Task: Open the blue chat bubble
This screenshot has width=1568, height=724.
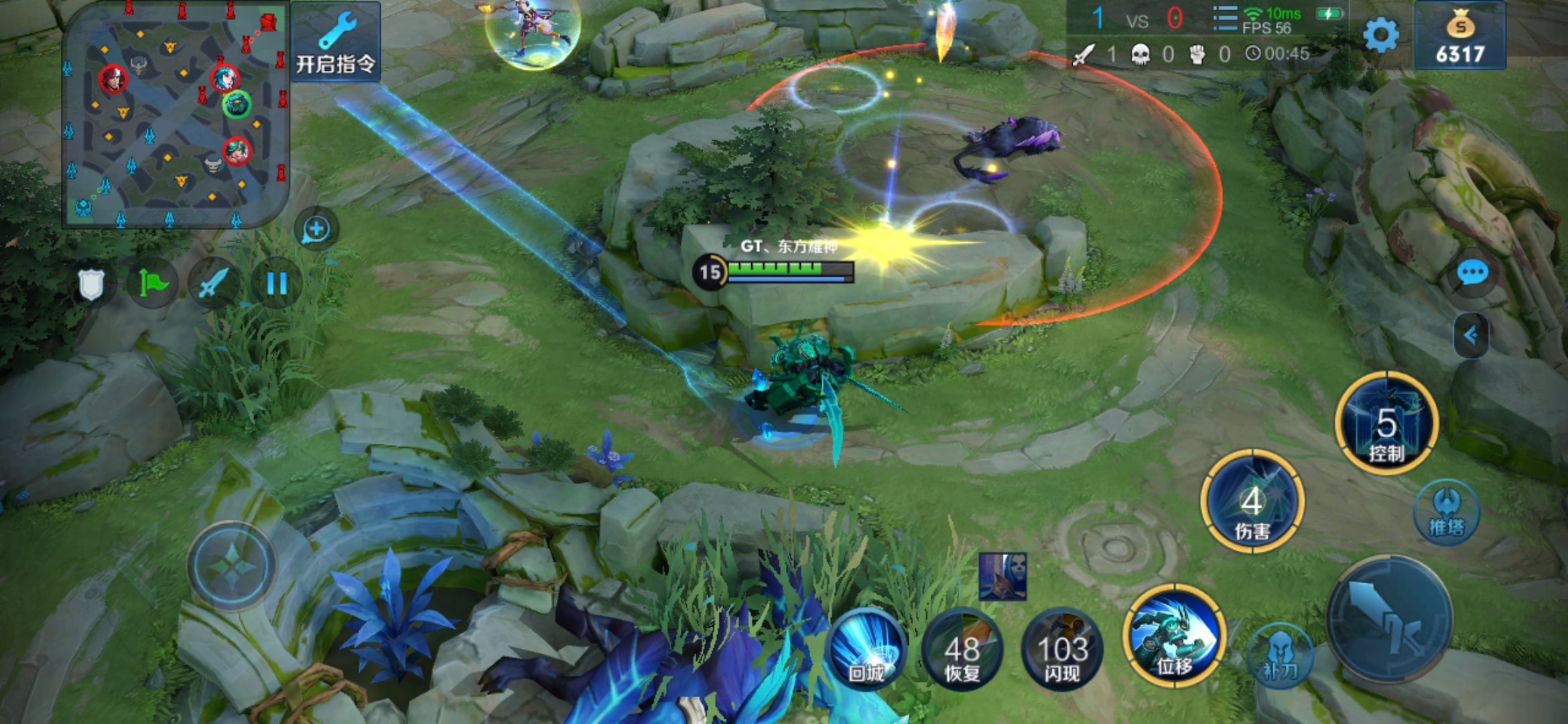Action: pos(1473,273)
